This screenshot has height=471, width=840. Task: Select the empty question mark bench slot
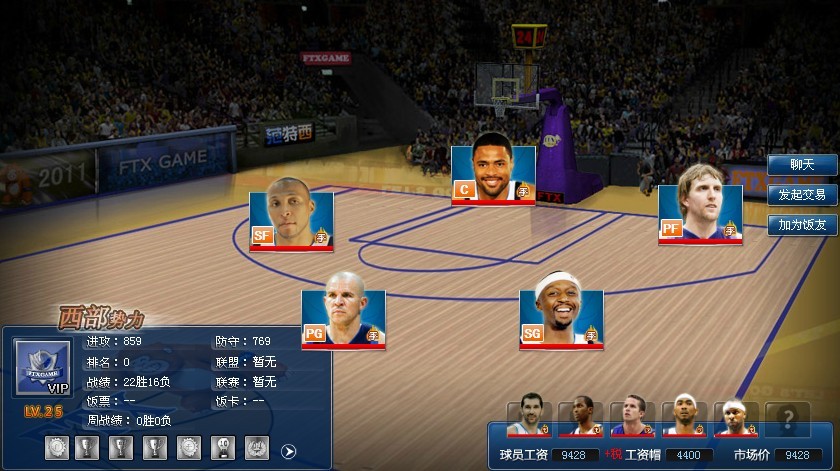coord(787,419)
